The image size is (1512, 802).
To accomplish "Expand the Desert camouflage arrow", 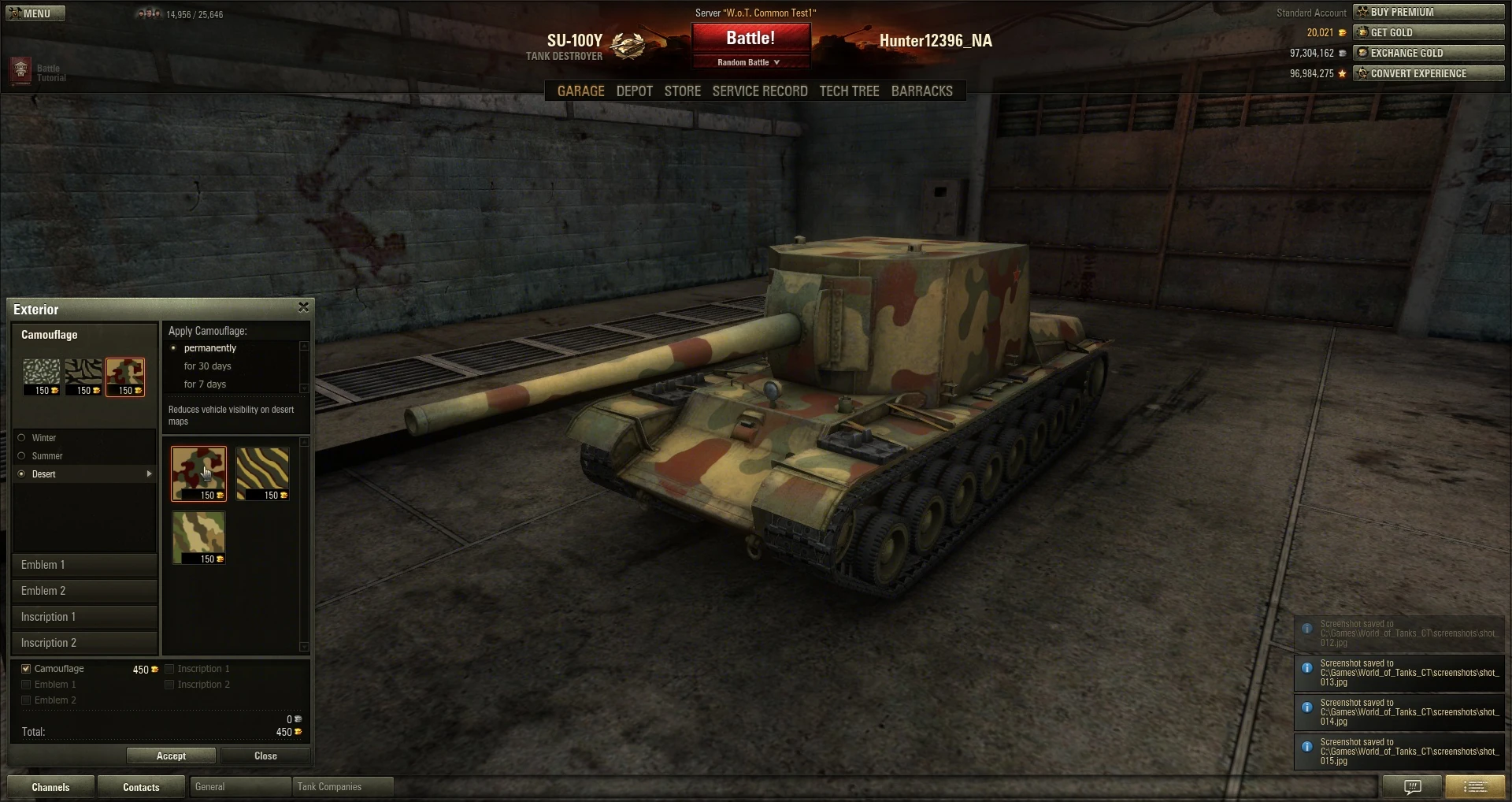I will click(x=148, y=474).
